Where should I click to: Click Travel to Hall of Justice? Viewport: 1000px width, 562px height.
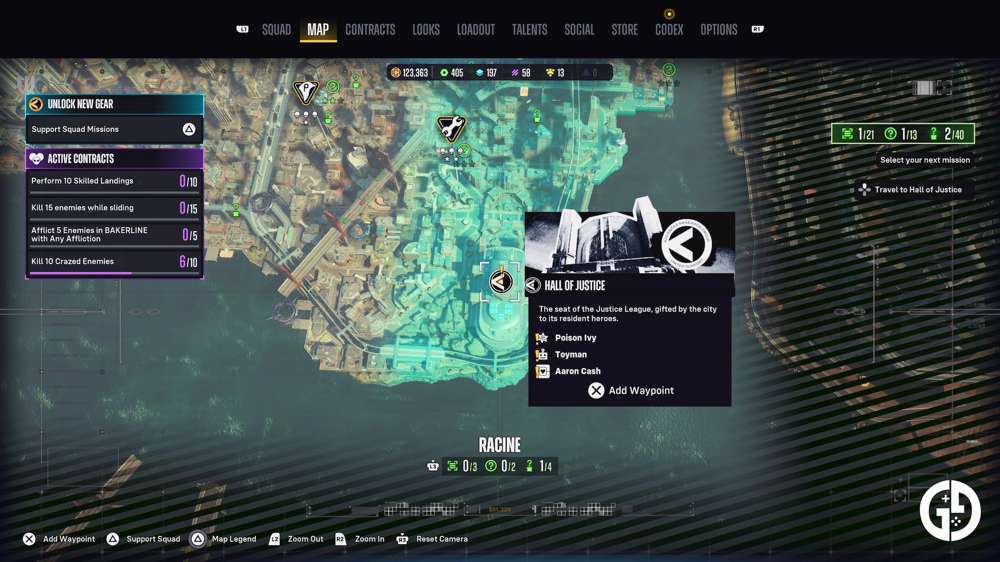click(917, 190)
